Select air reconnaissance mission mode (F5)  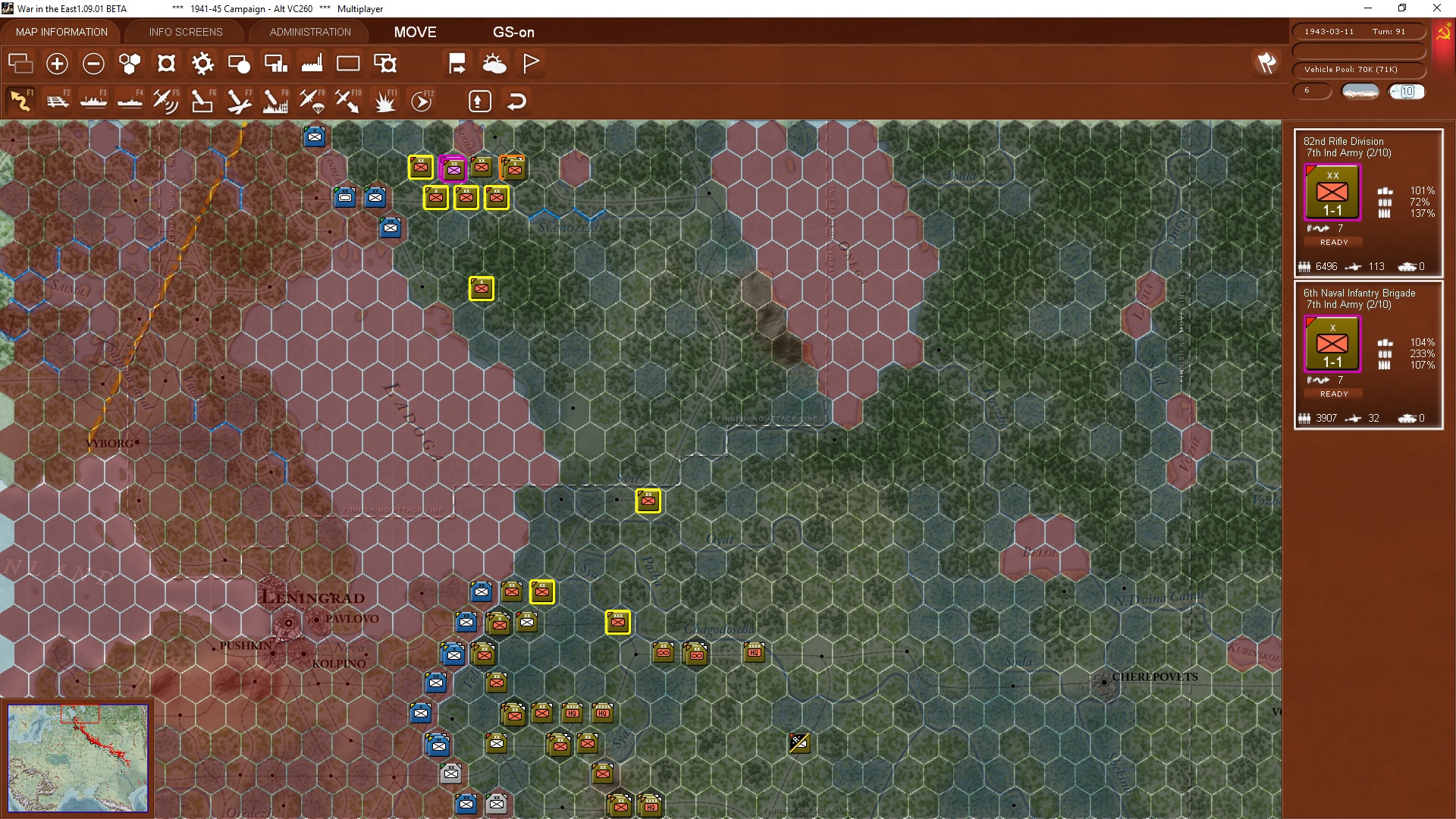(x=166, y=100)
